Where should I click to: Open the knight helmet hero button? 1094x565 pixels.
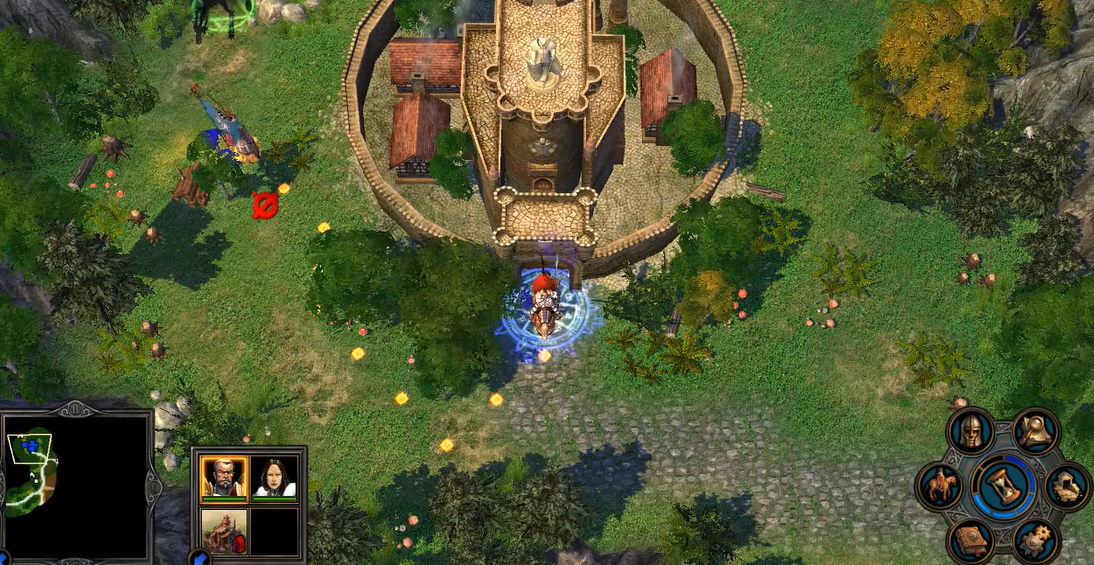[969, 432]
